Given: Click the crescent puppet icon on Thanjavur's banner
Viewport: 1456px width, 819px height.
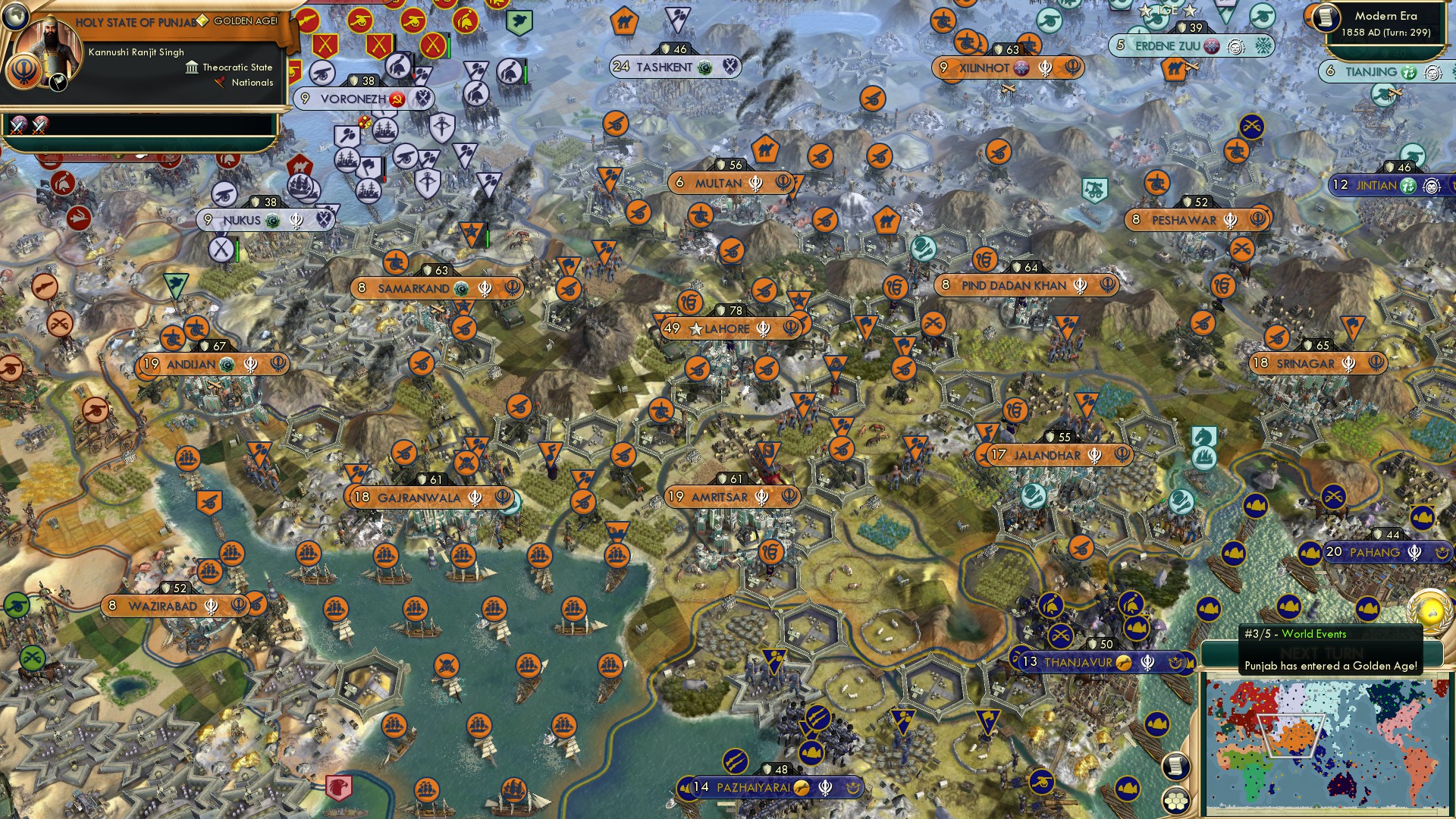Looking at the screenshot, I should point(1175,662).
